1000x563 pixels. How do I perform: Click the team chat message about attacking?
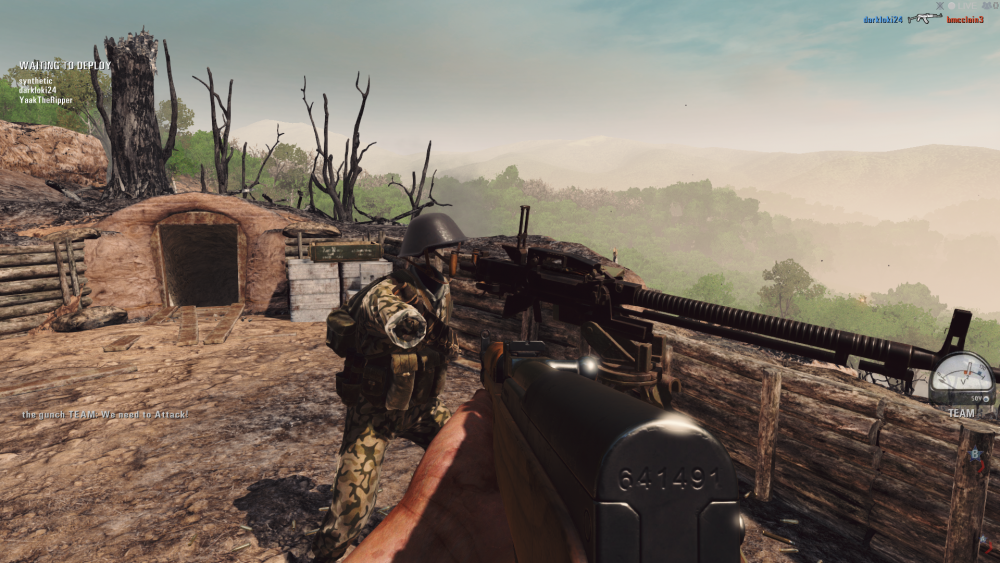pos(105,413)
